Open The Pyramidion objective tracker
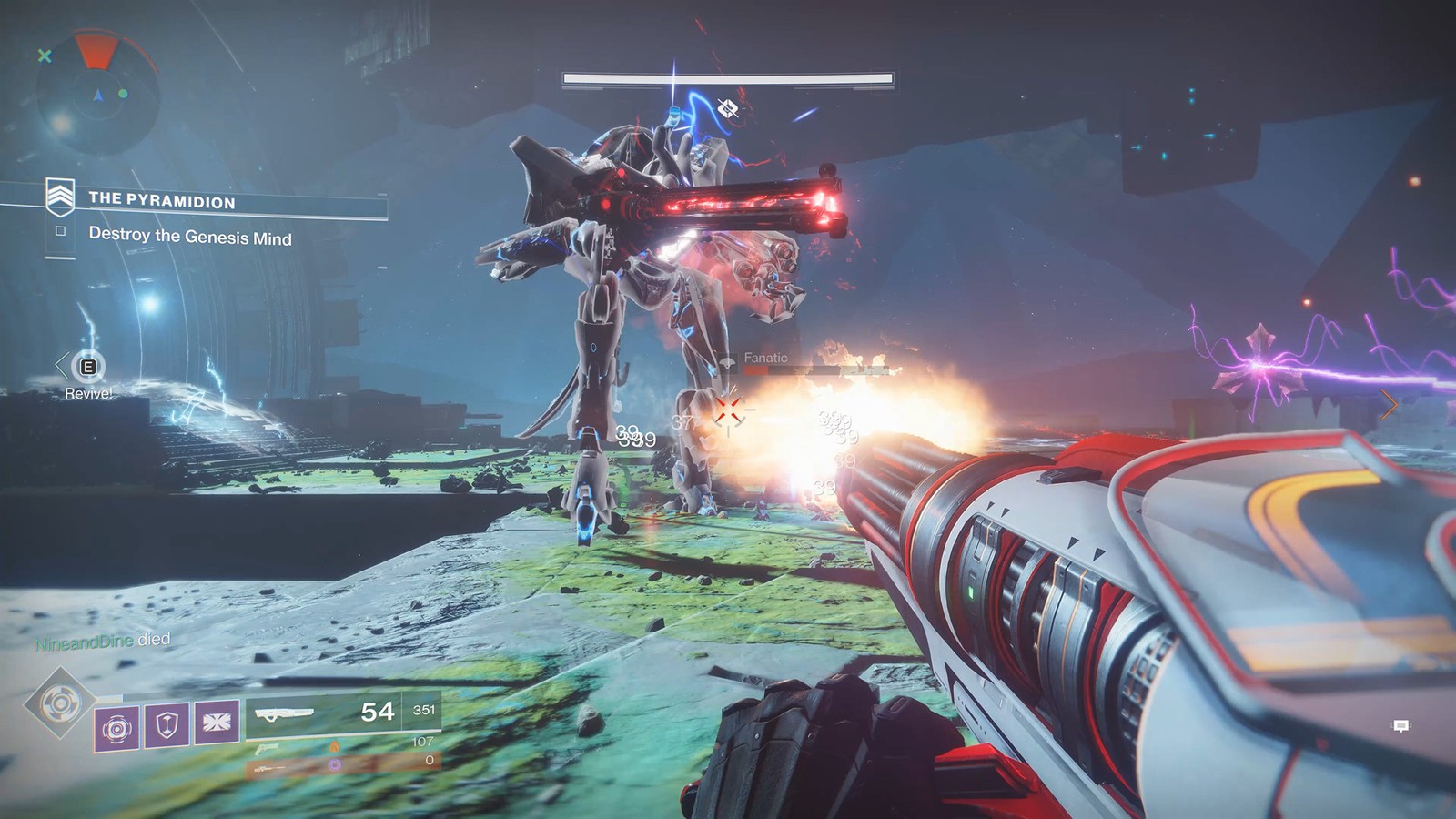The width and height of the screenshot is (1456, 819). [x=161, y=200]
